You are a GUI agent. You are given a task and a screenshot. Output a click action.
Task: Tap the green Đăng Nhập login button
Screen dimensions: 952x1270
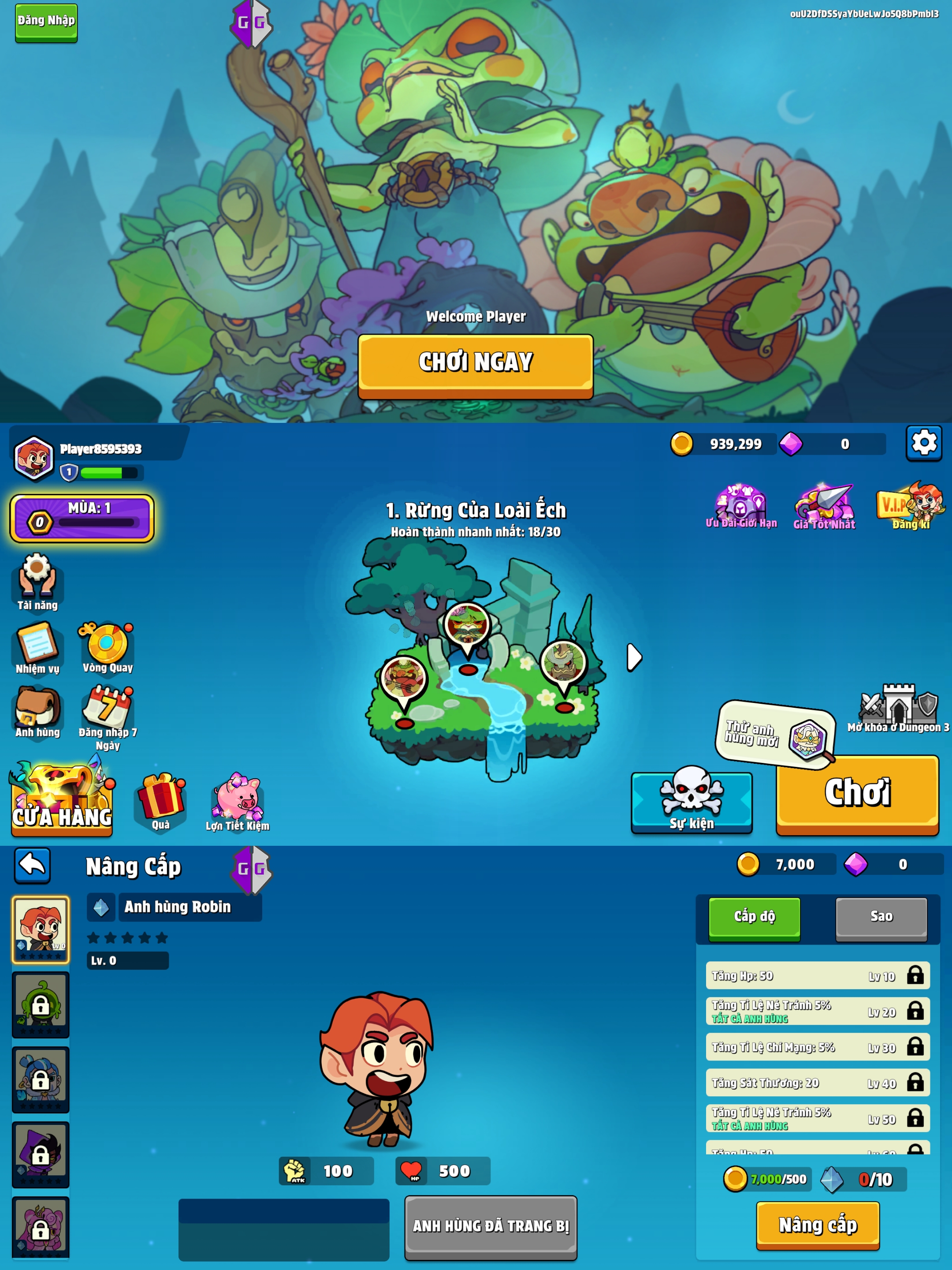point(46,22)
